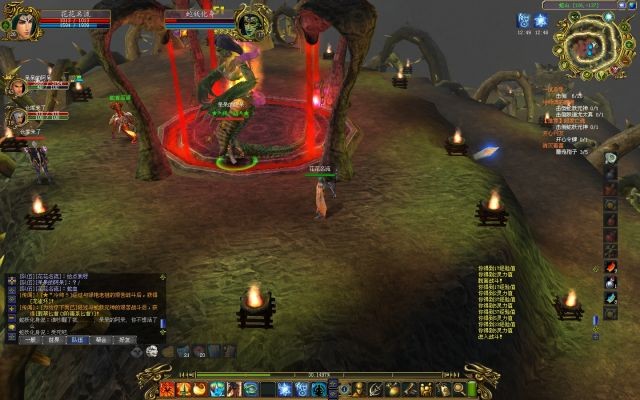
Task: Click the snowflake buff icon near the minimap
Action: point(542,20)
